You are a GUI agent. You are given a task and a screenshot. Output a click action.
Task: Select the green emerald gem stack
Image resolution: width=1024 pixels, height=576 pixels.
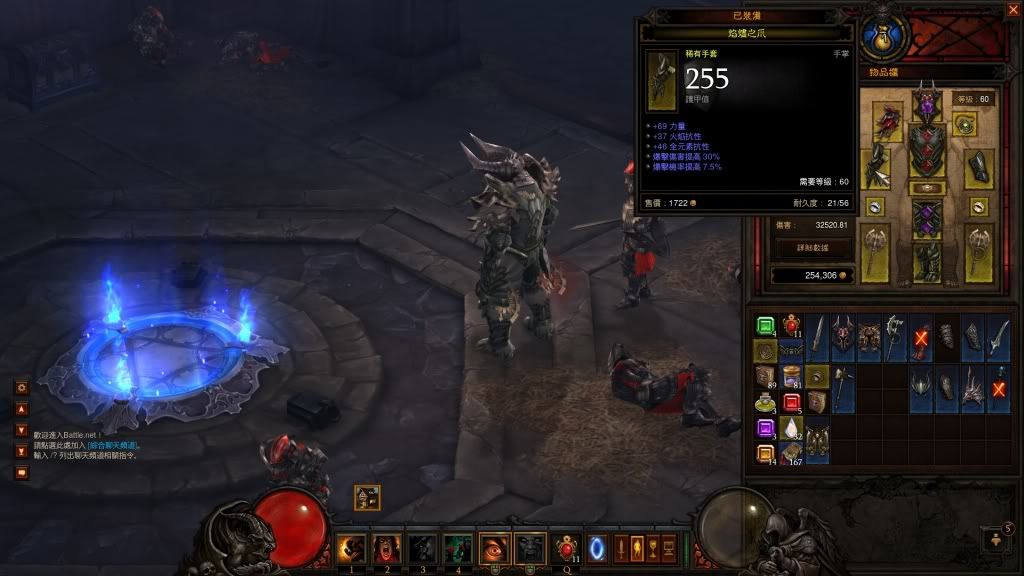click(x=765, y=325)
